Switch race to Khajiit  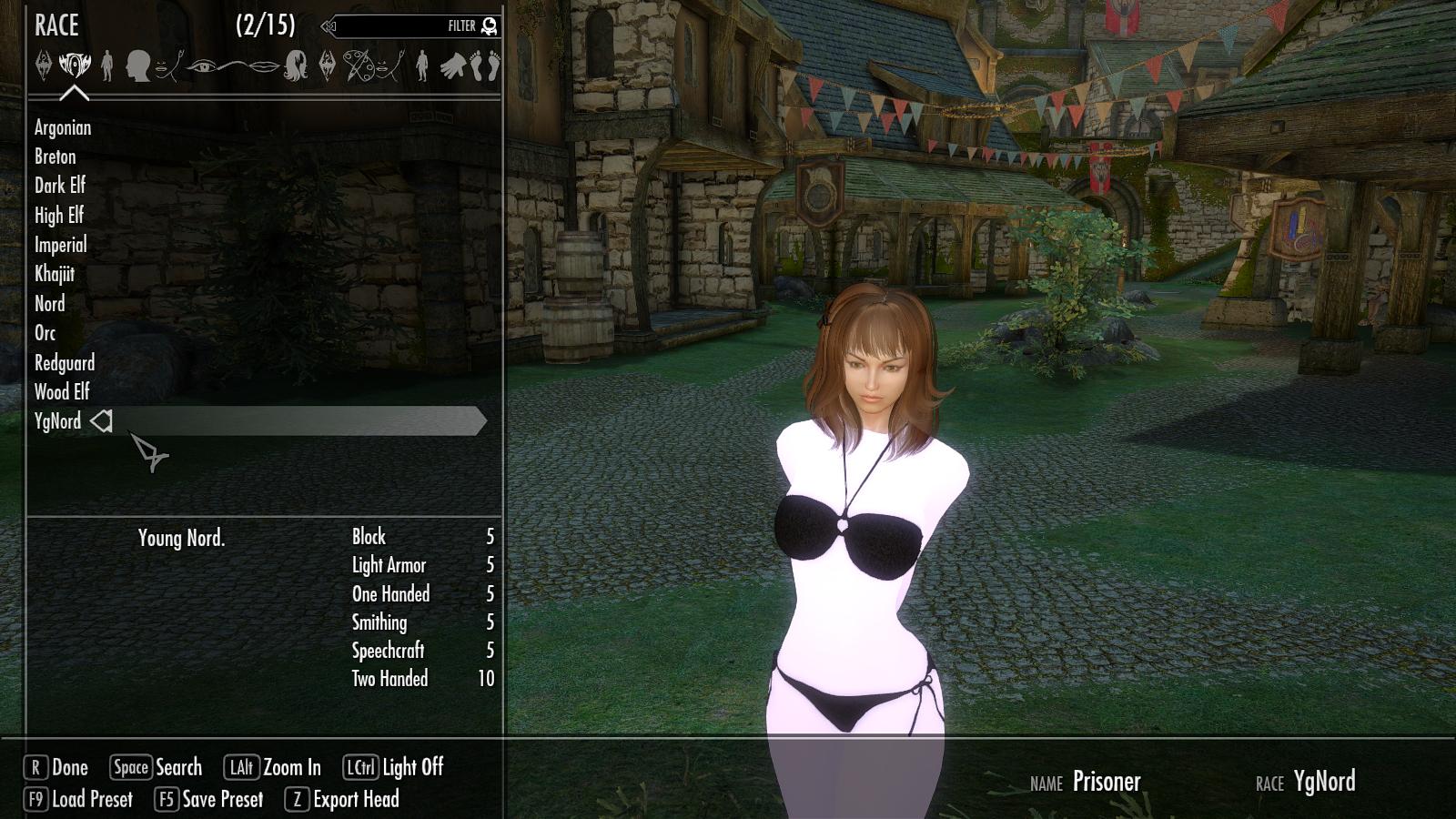55,274
